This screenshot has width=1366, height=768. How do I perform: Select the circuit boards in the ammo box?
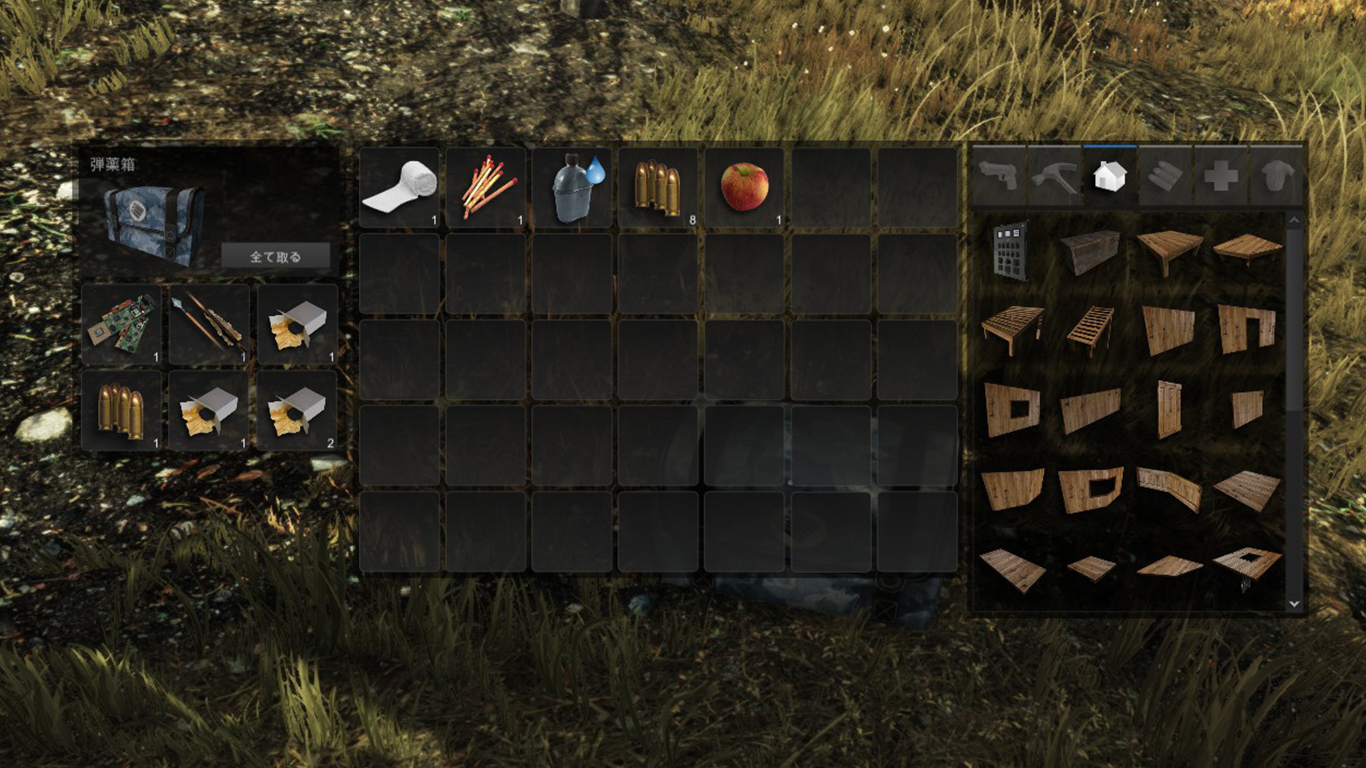point(121,324)
